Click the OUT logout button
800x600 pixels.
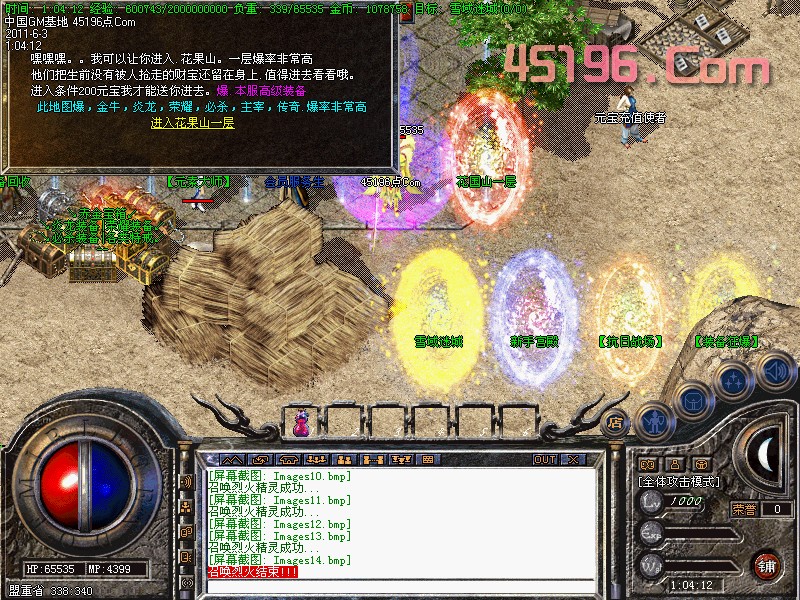[544, 460]
